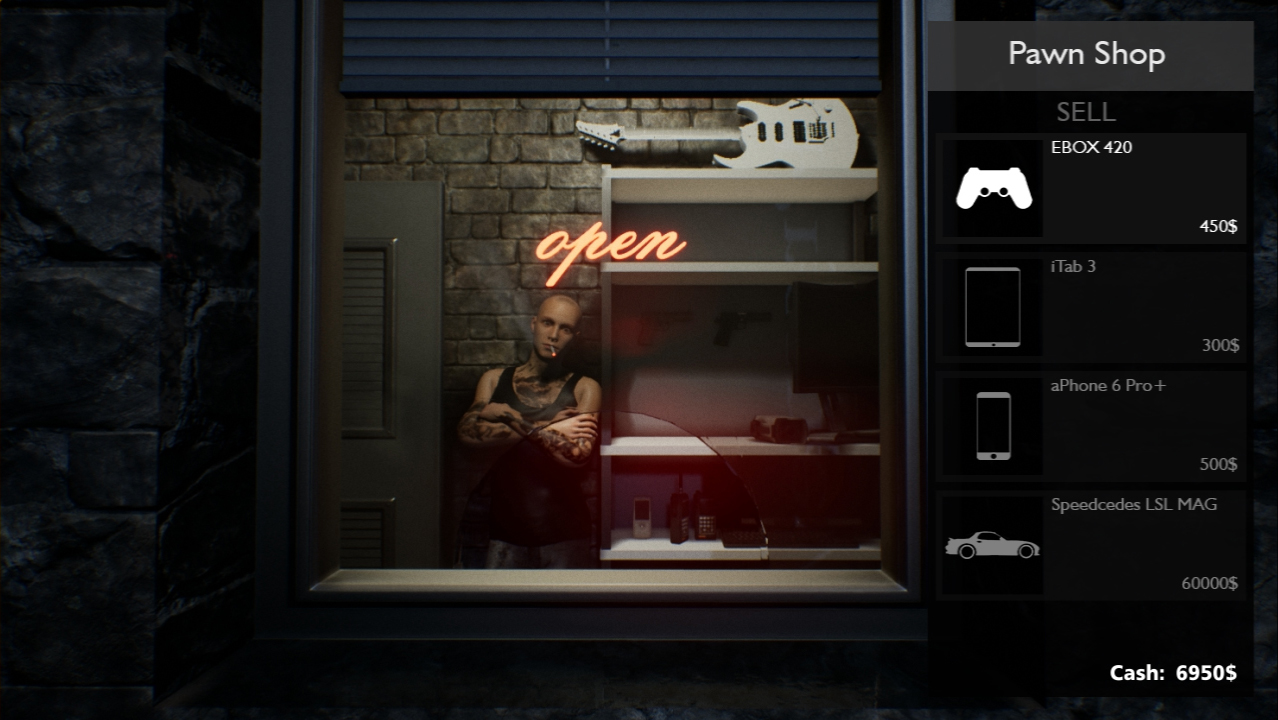Sell the Speedcedes LSL MAG car
The image size is (1278, 720).
point(1091,545)
